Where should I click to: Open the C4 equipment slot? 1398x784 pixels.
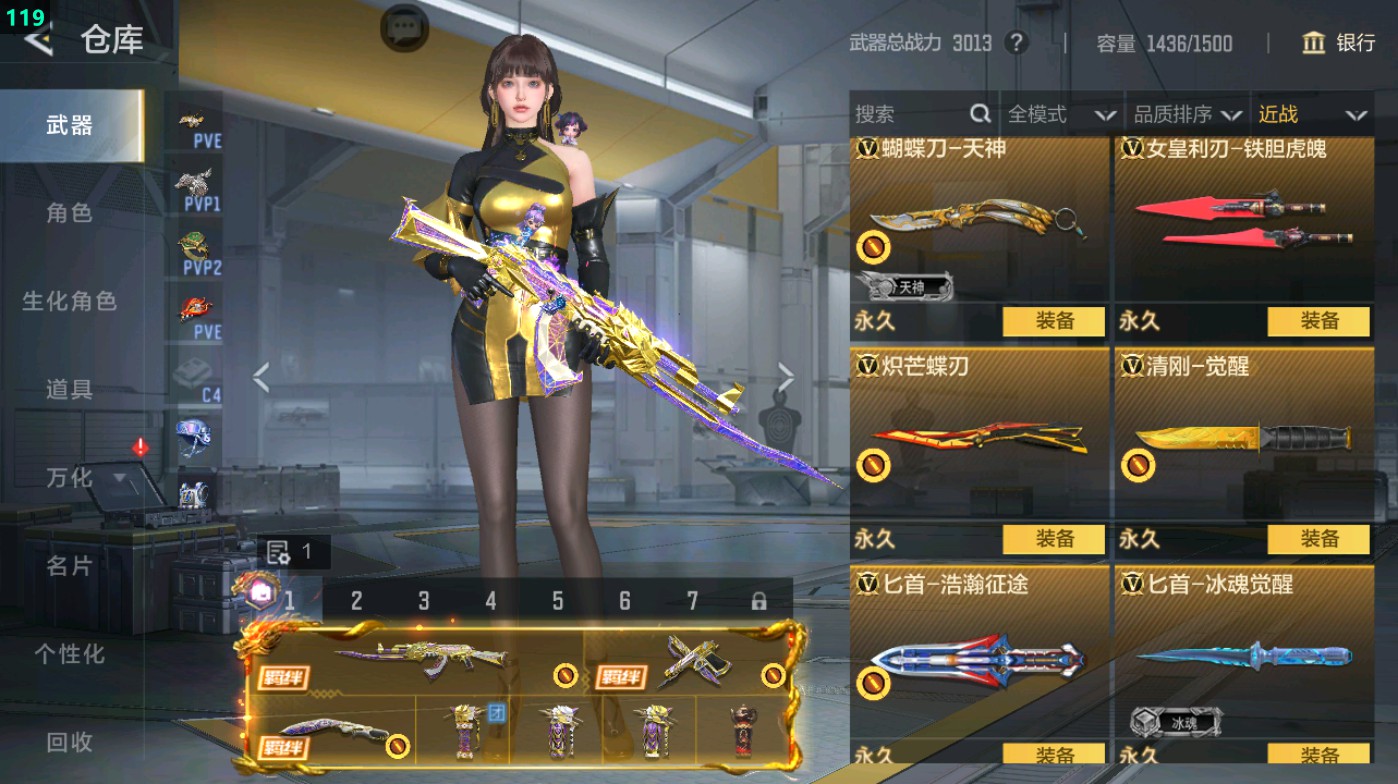click(x=195, y=377)
